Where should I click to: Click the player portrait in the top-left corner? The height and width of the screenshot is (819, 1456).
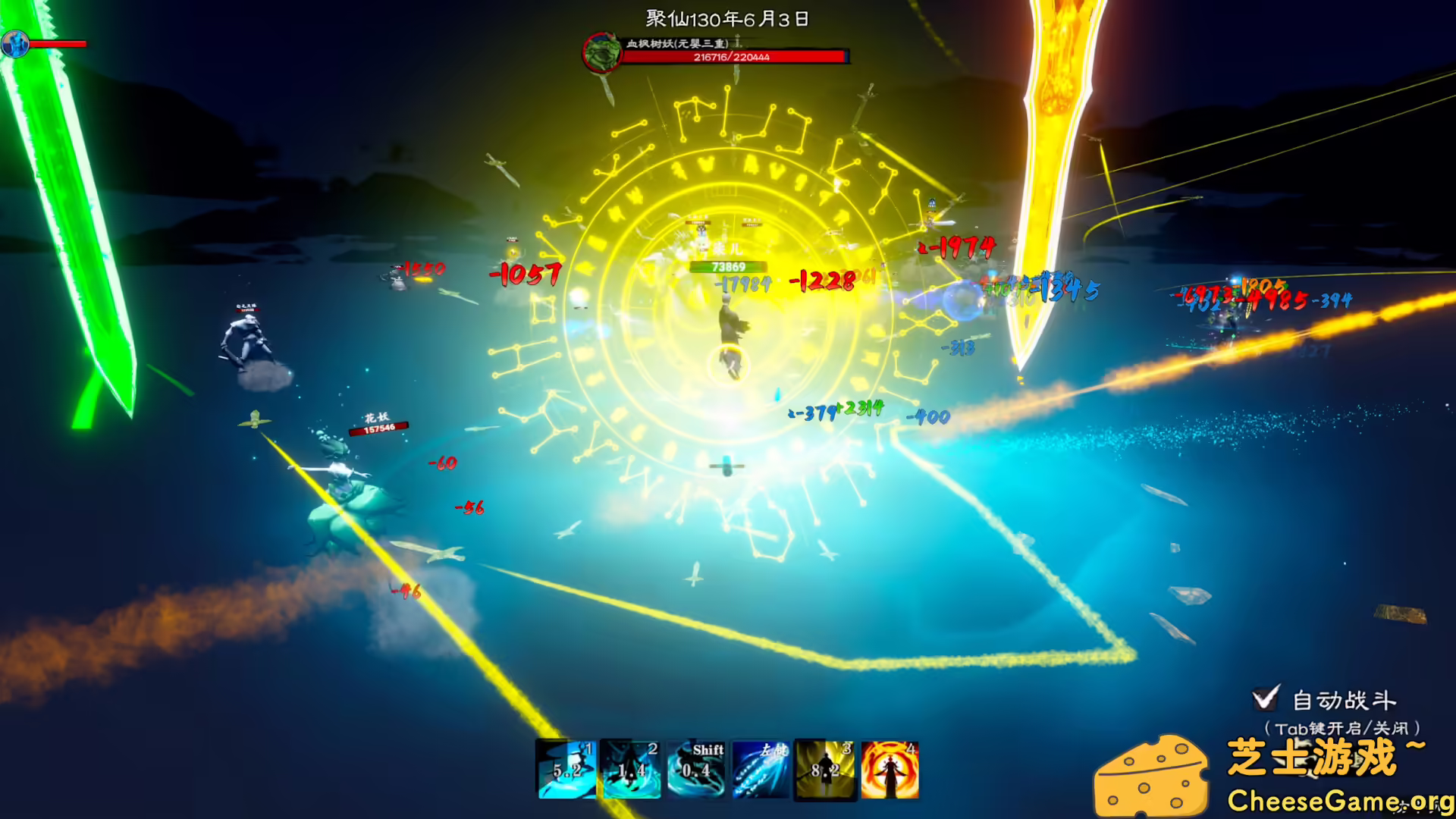tap(15, 43)
